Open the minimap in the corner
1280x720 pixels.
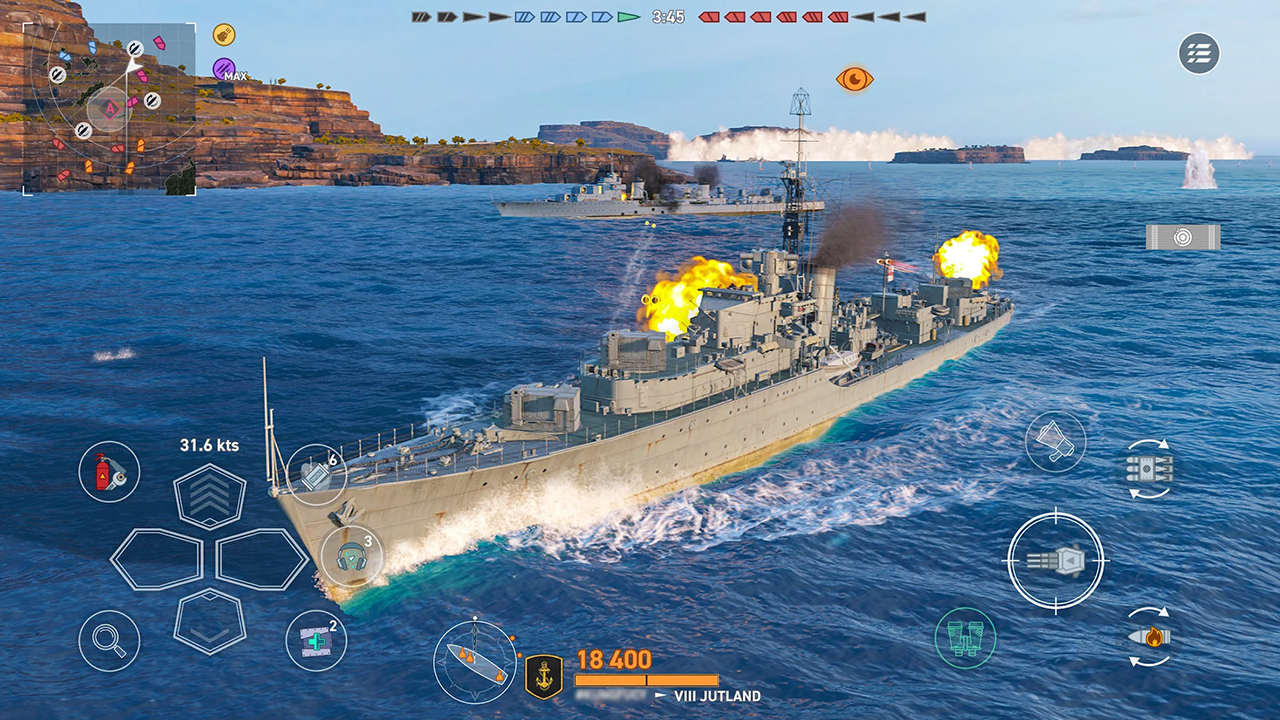(110, 110)
